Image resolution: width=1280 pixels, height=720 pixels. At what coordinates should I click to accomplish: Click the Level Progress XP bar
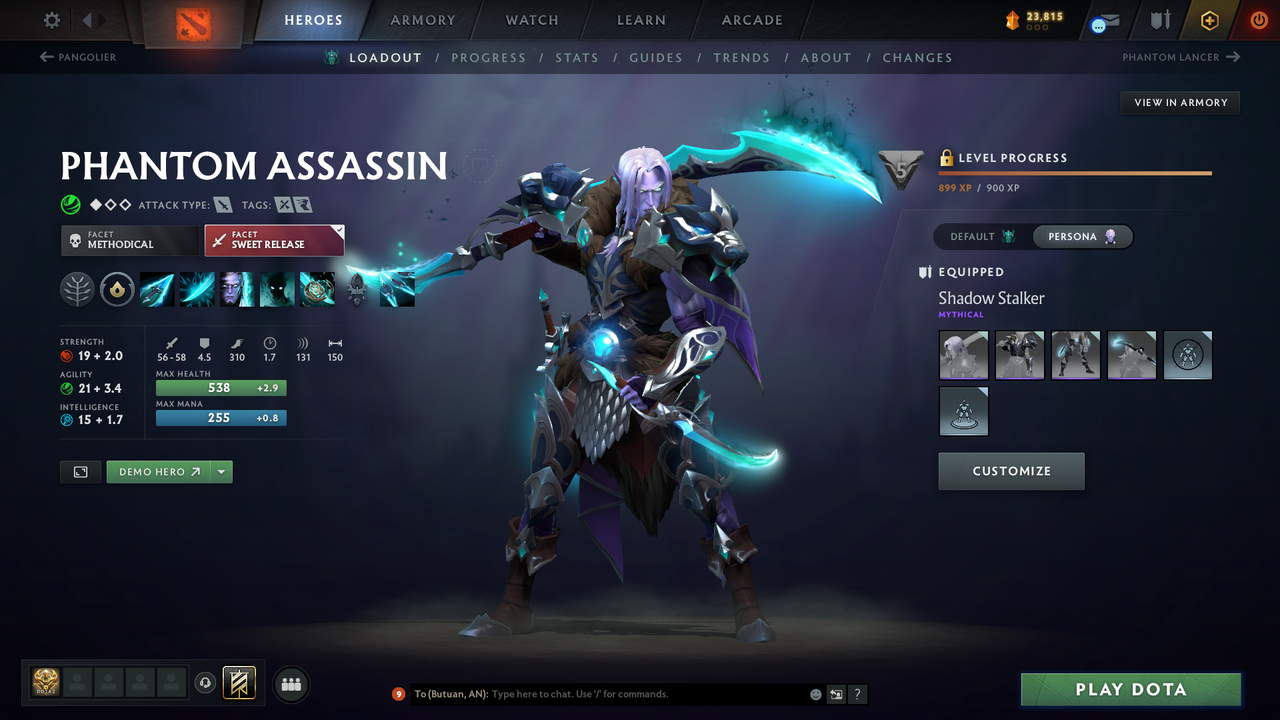[1075, 172]
